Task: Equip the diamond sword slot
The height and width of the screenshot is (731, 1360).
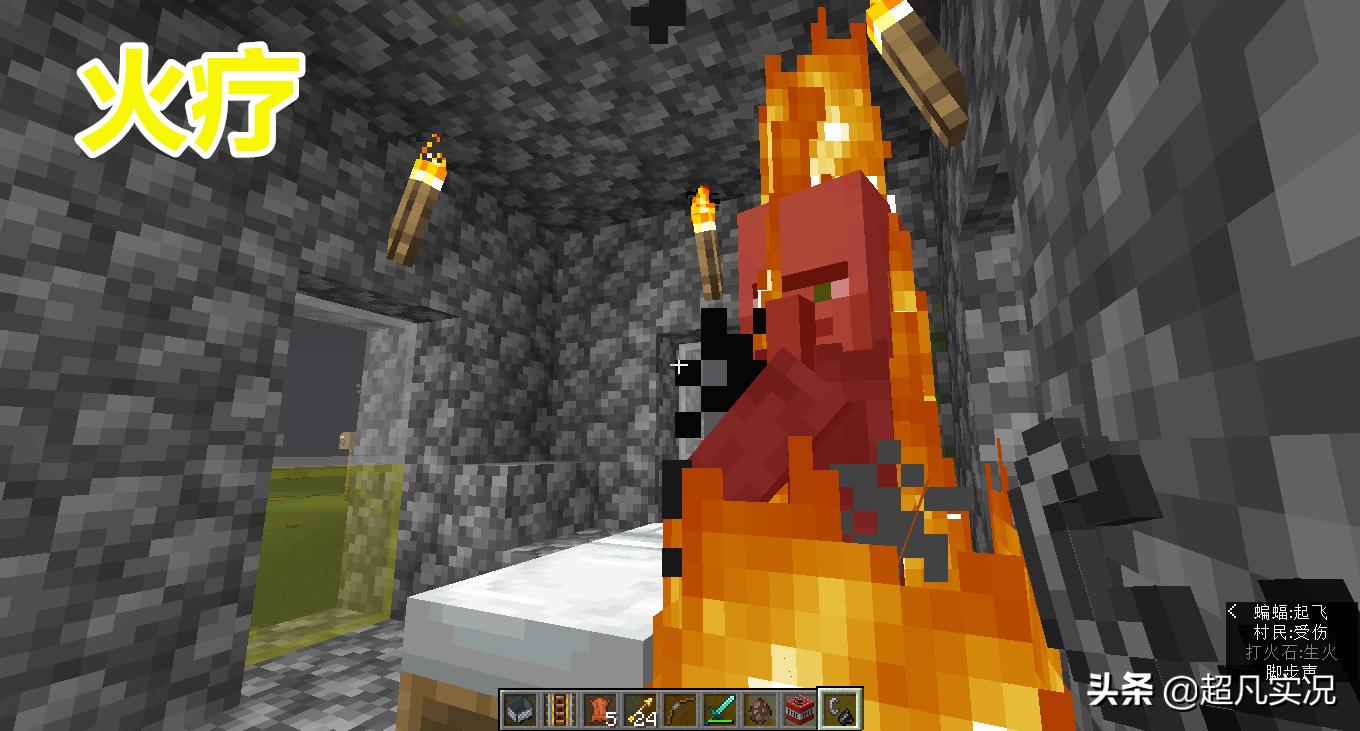Action: pos(719,709)
